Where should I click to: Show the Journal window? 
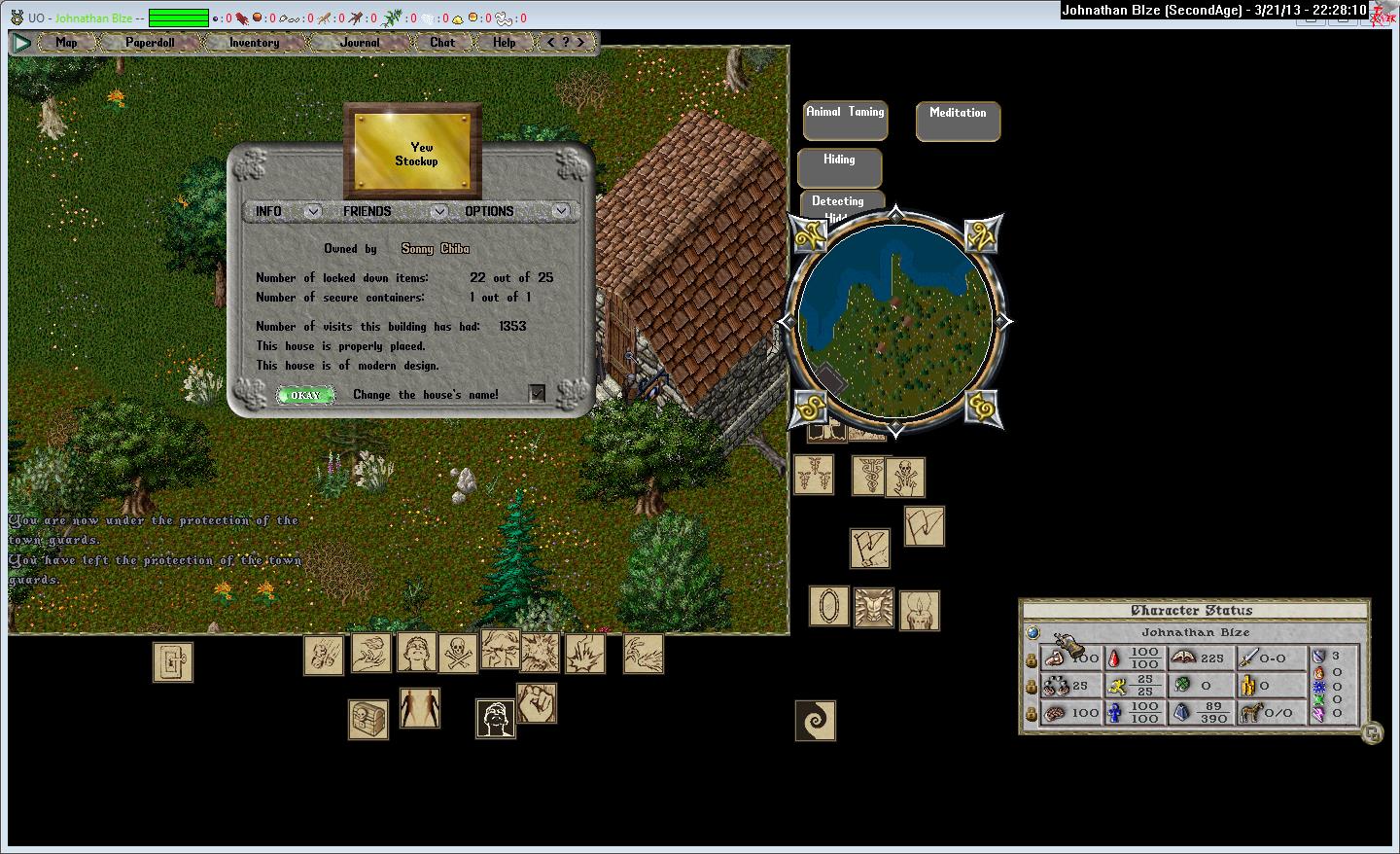[360, 43]
